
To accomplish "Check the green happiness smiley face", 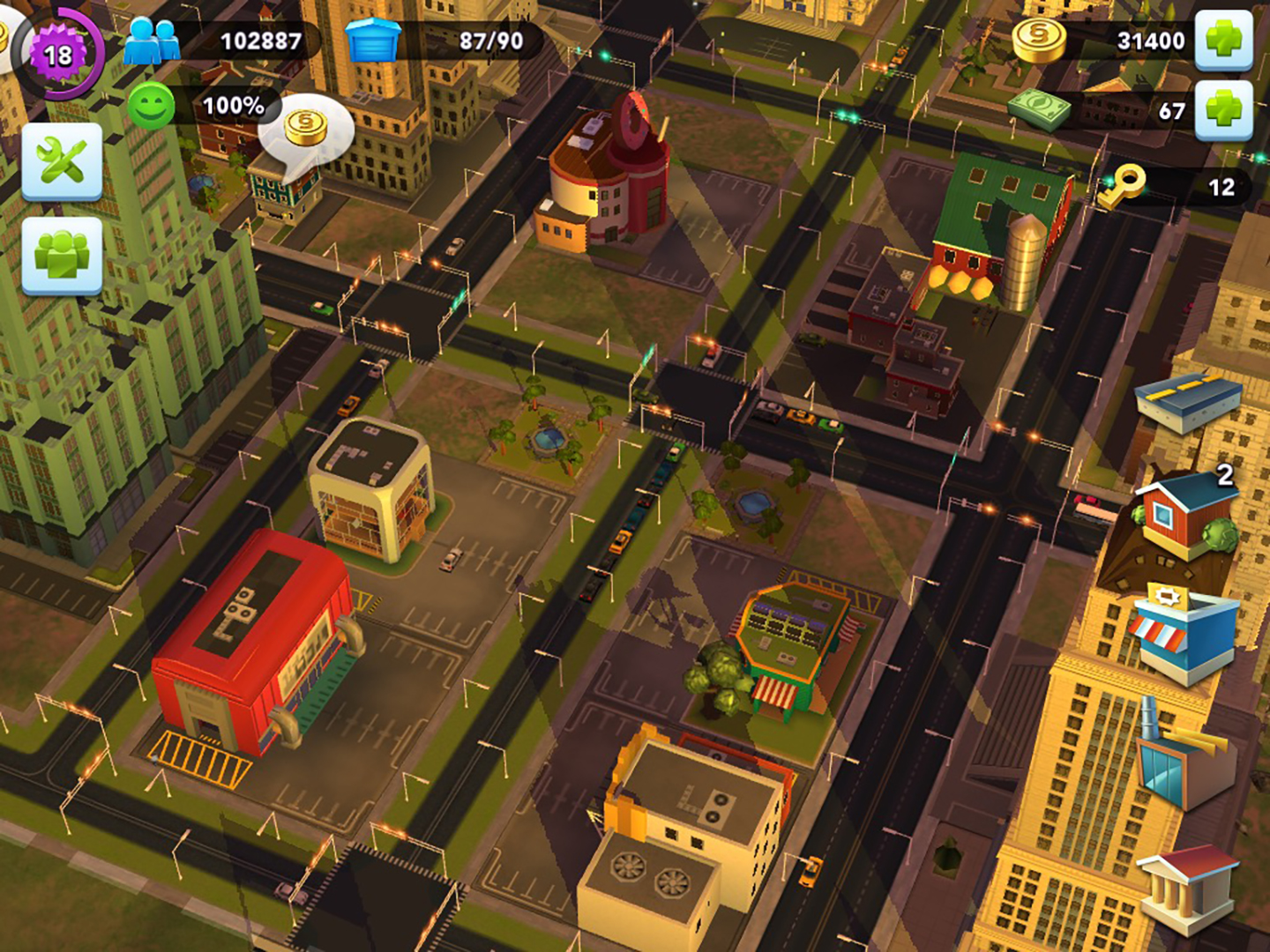I will click(x=151, y=108).
